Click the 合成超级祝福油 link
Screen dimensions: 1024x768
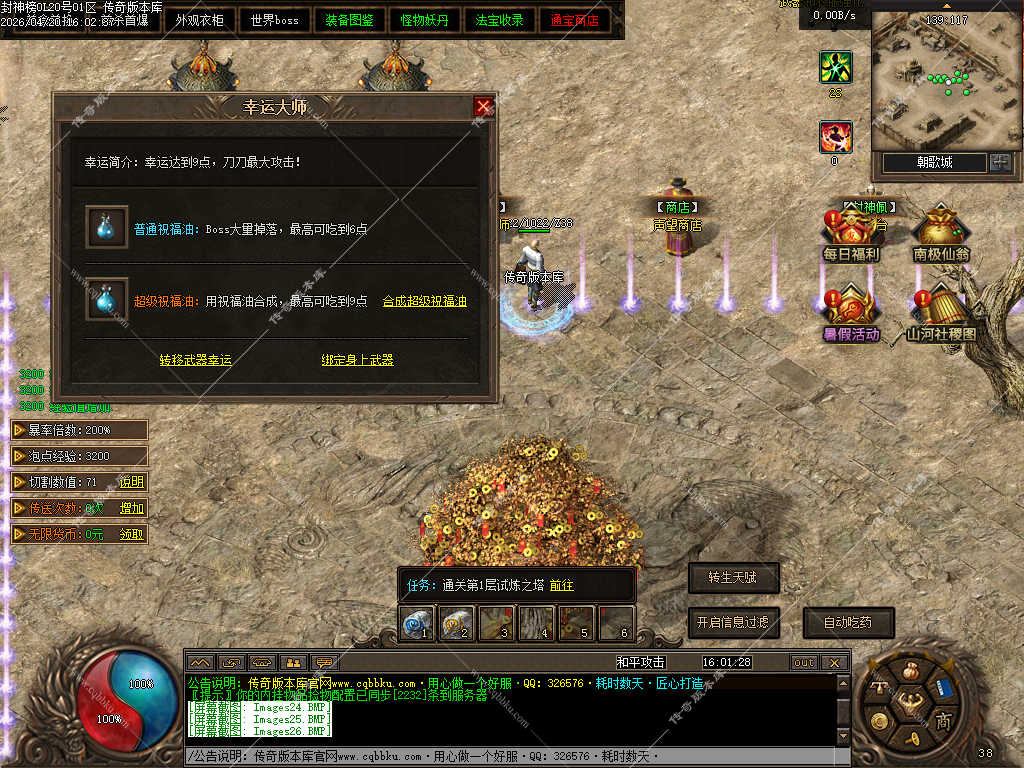coord(425,301)
